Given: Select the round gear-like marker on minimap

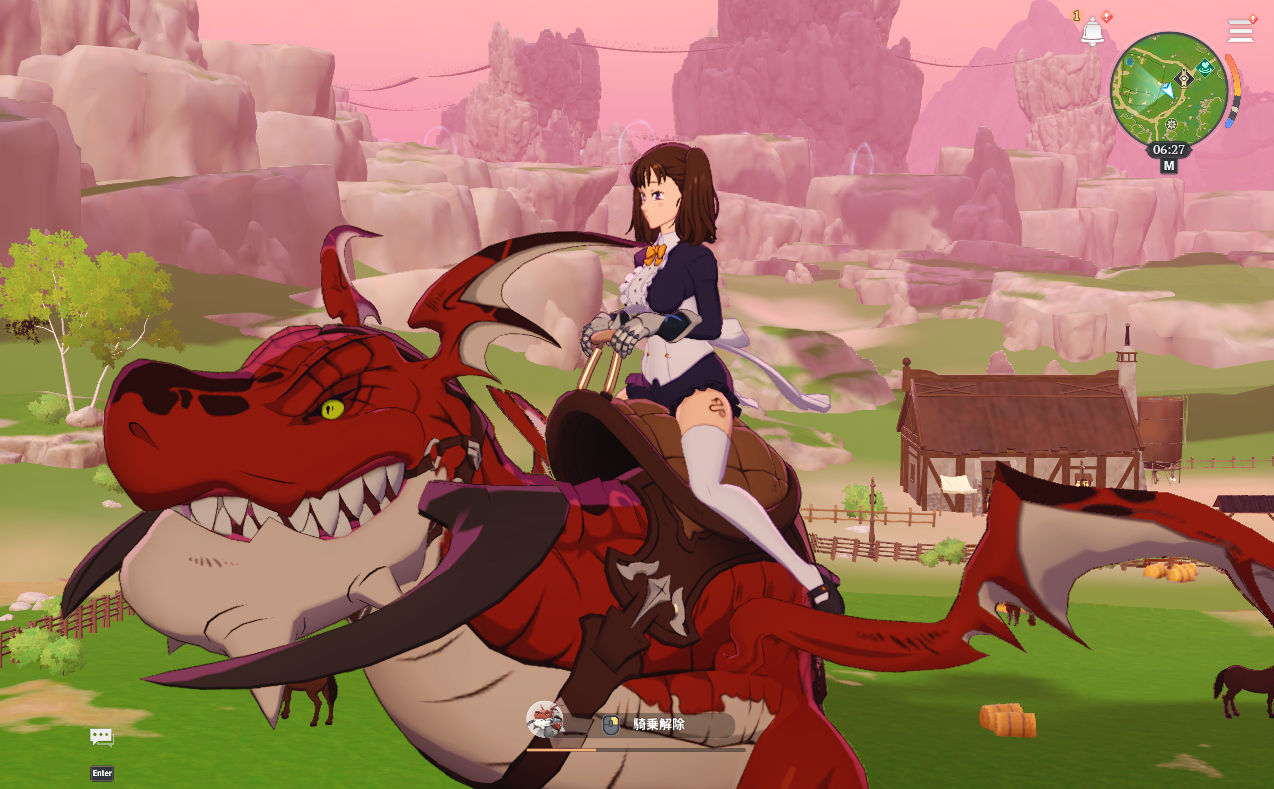Looking at the screenshot, I should [x=1171, y=125].
